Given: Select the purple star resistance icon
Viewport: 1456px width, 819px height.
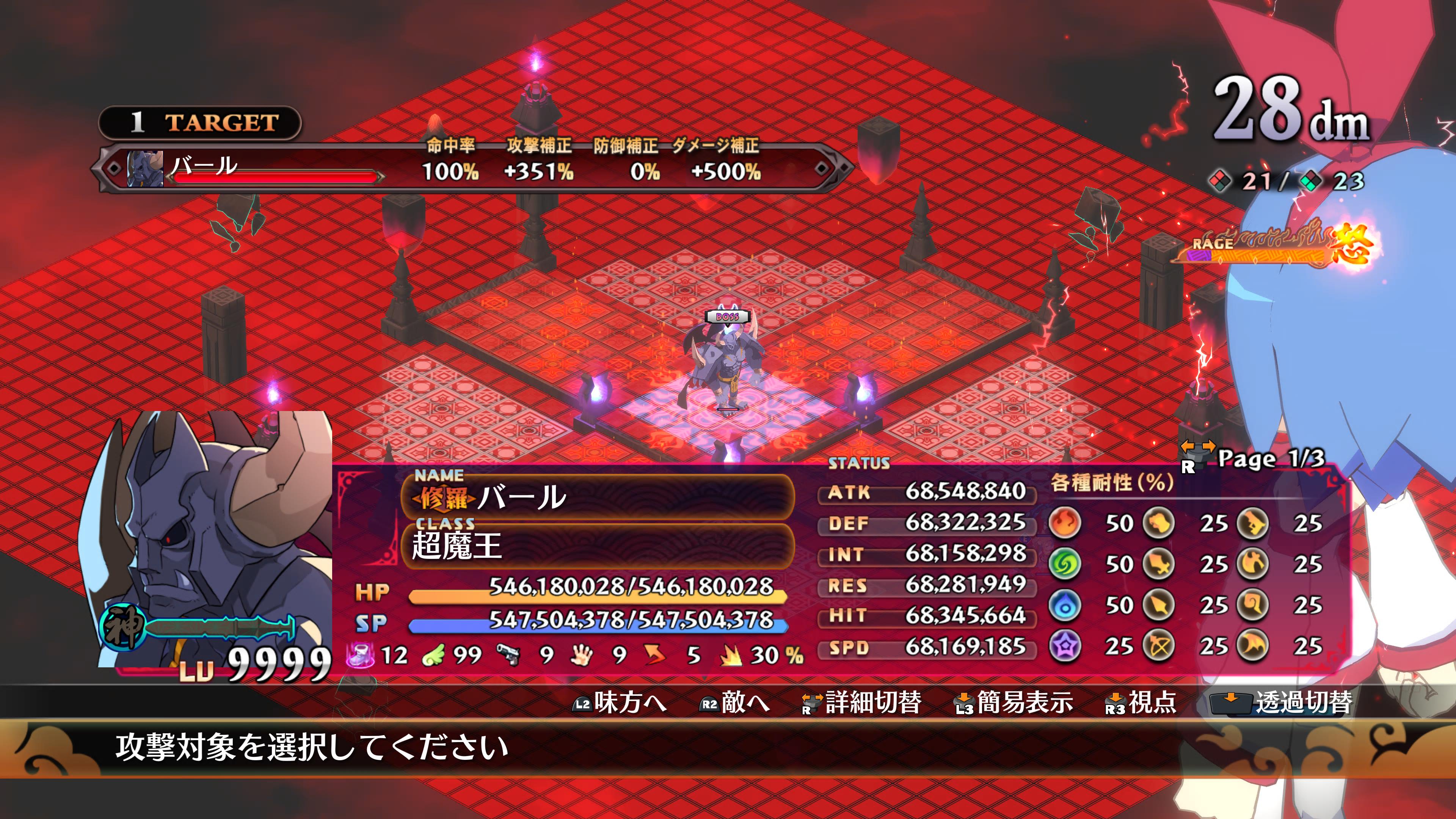Looking at the screenshot, I should click(x=1065, y=646).
